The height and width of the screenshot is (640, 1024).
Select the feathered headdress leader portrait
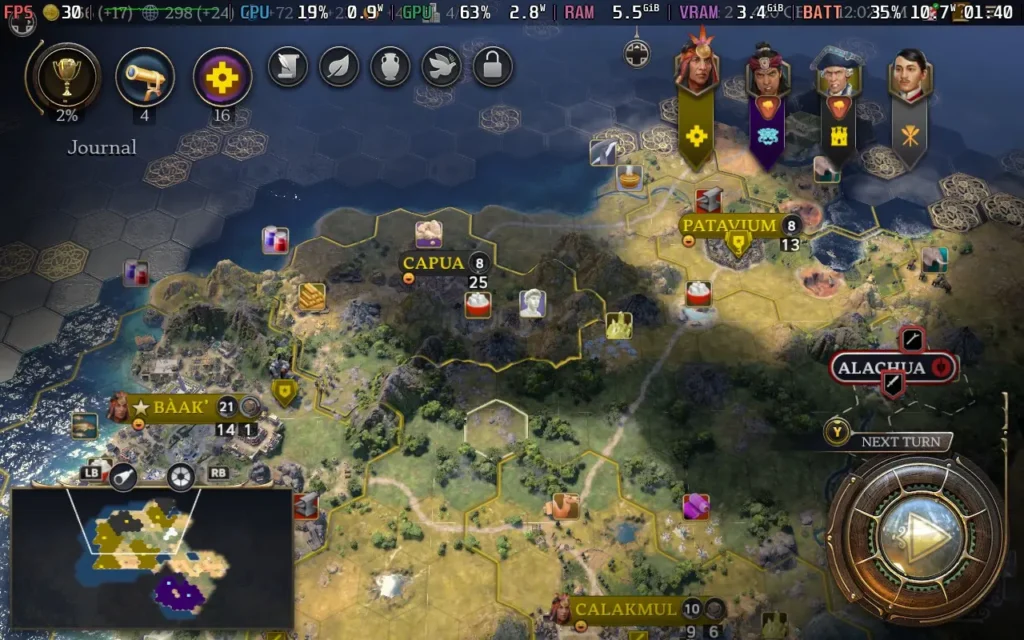697,68
